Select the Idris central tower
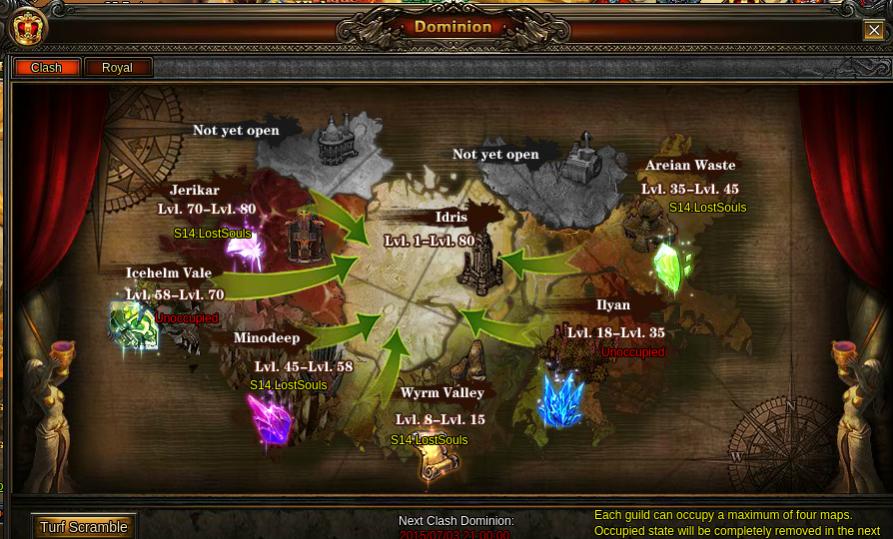The image size is (893, 539). pos(481,267)
